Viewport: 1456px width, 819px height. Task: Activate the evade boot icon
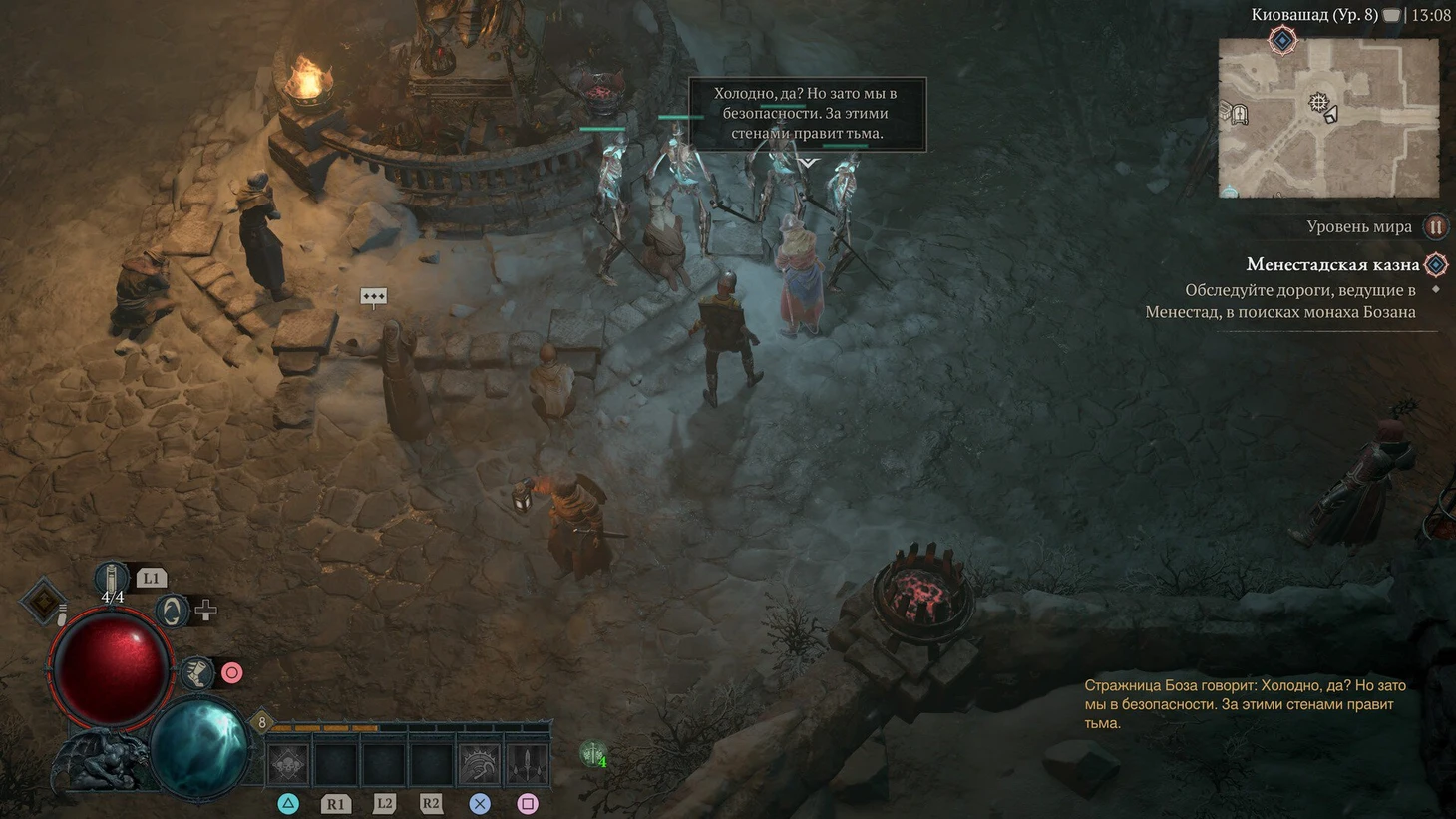point(197,673)
